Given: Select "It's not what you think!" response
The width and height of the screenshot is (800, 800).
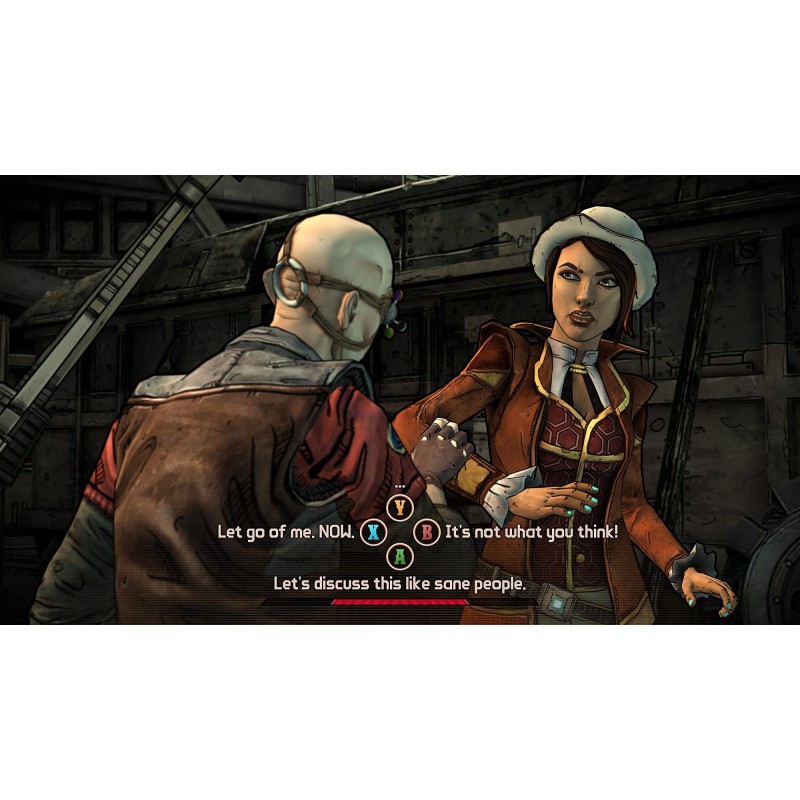Looking at the screenshot, I should [x=531, y=532].
